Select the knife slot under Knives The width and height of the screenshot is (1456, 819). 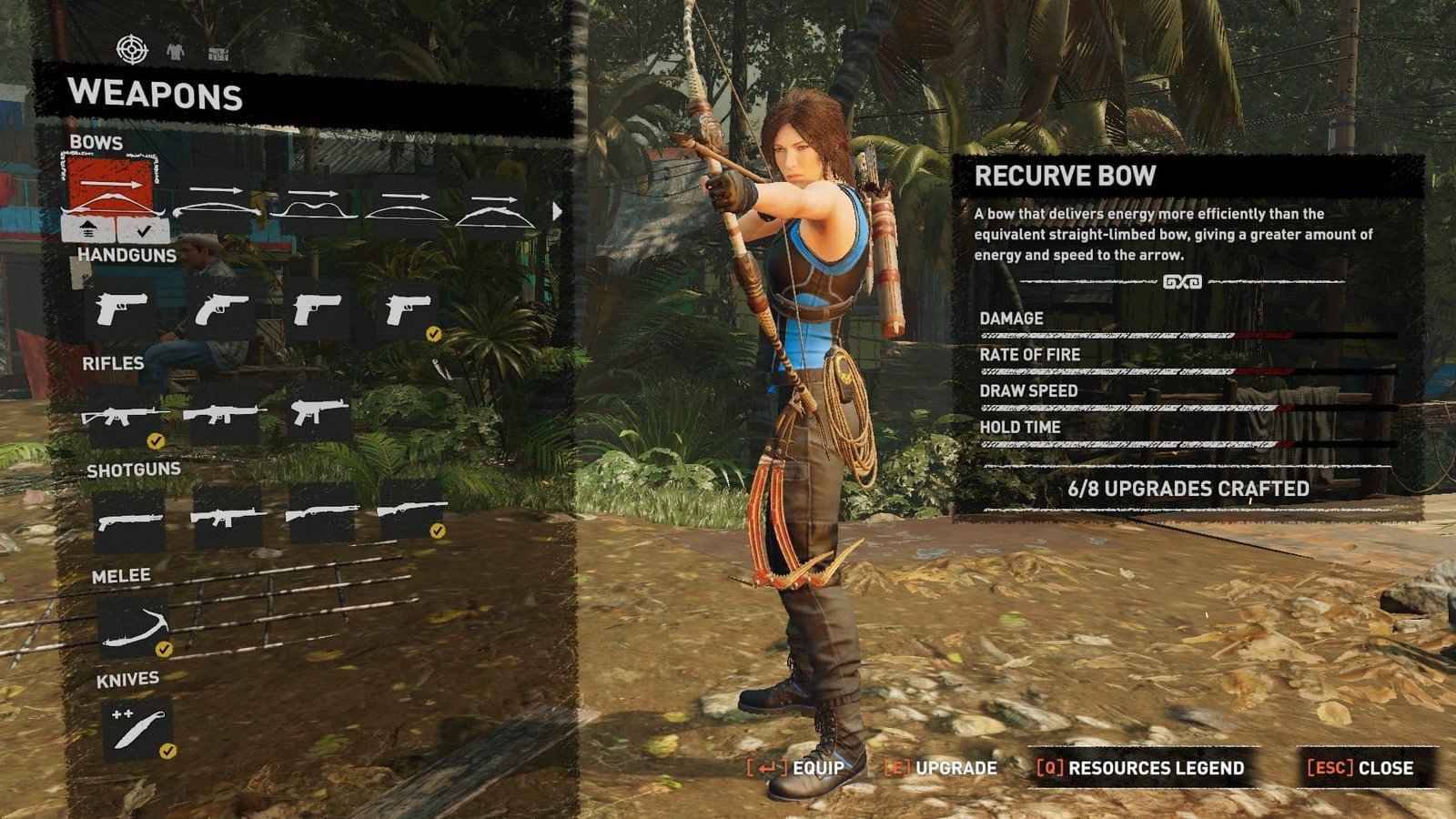(136, 729)
